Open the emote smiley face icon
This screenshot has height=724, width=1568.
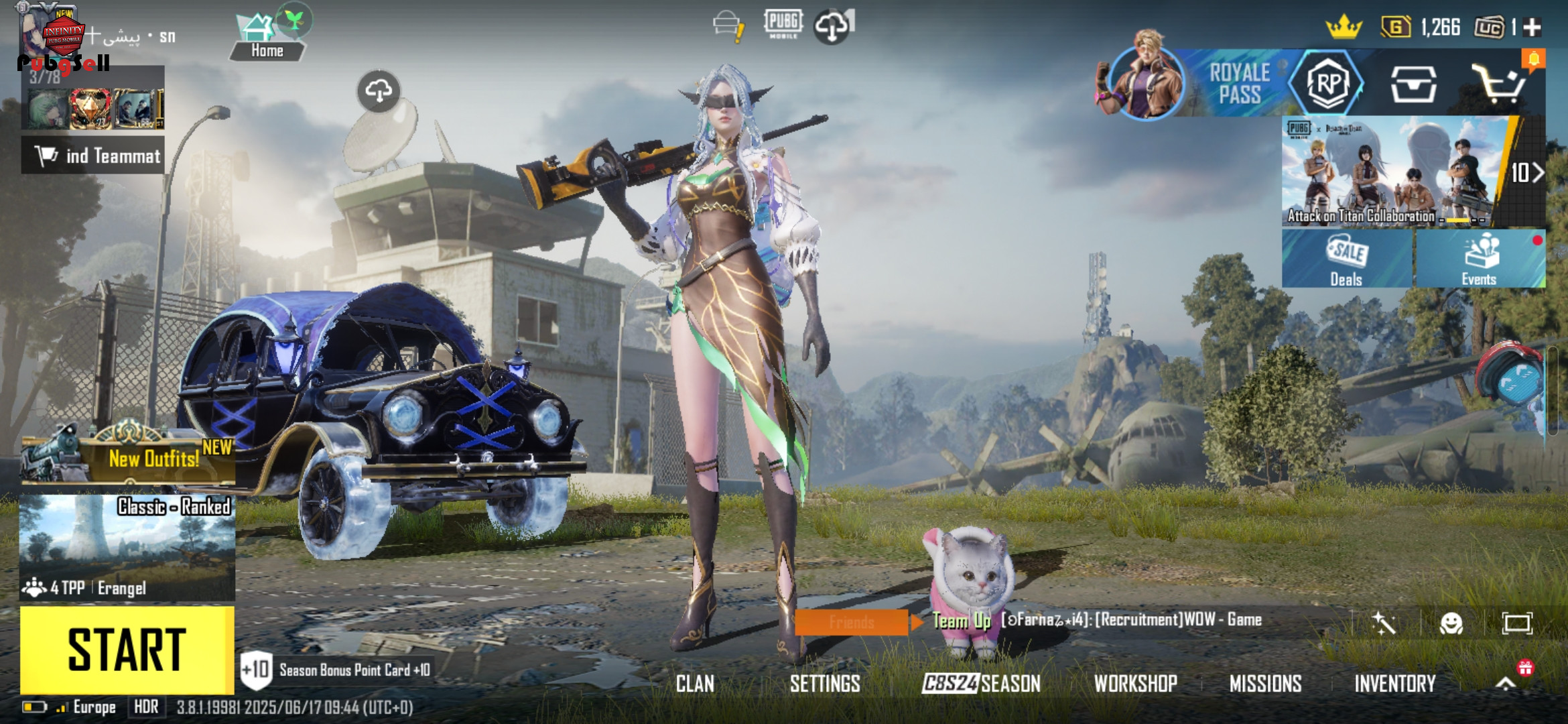click(x=1451, y=624)
